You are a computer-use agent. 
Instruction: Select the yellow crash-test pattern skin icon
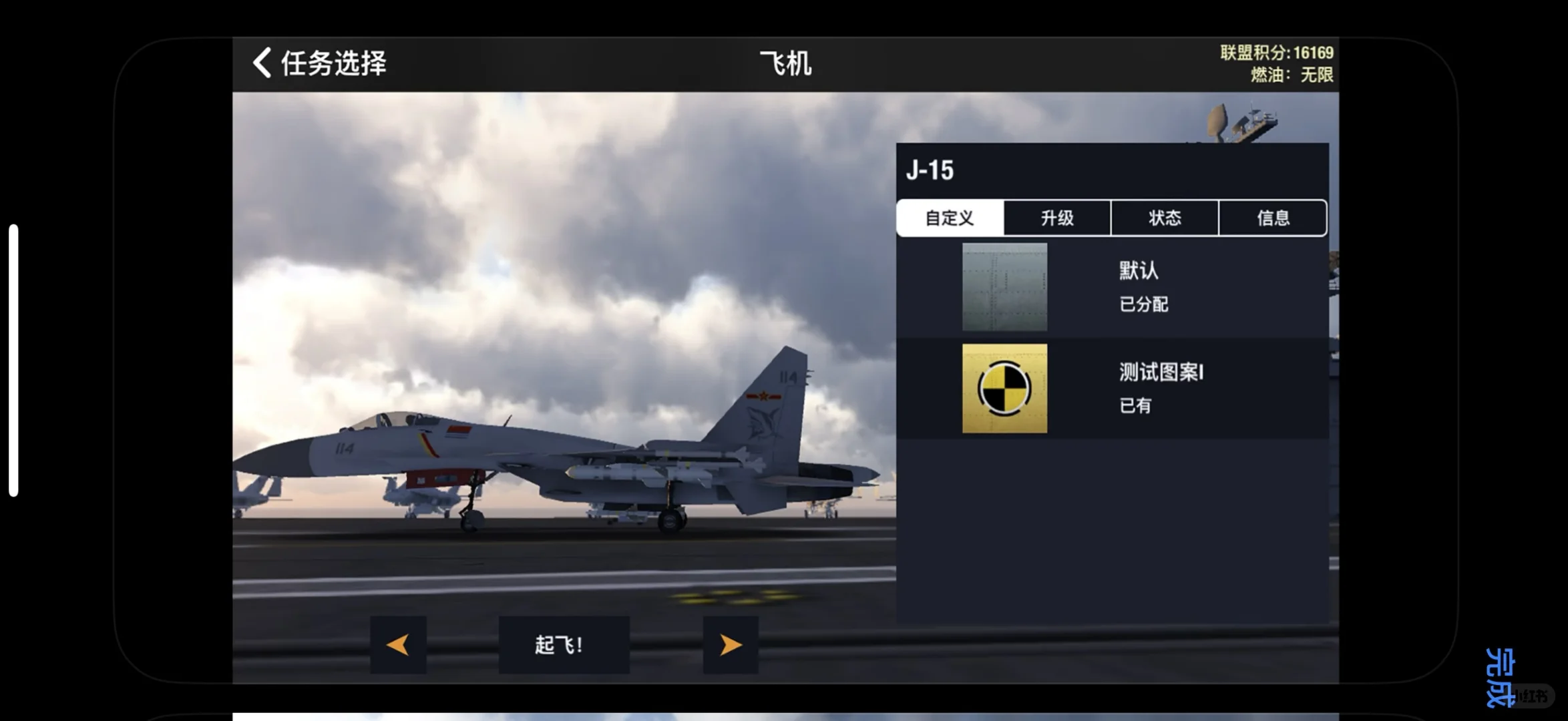1004,389
